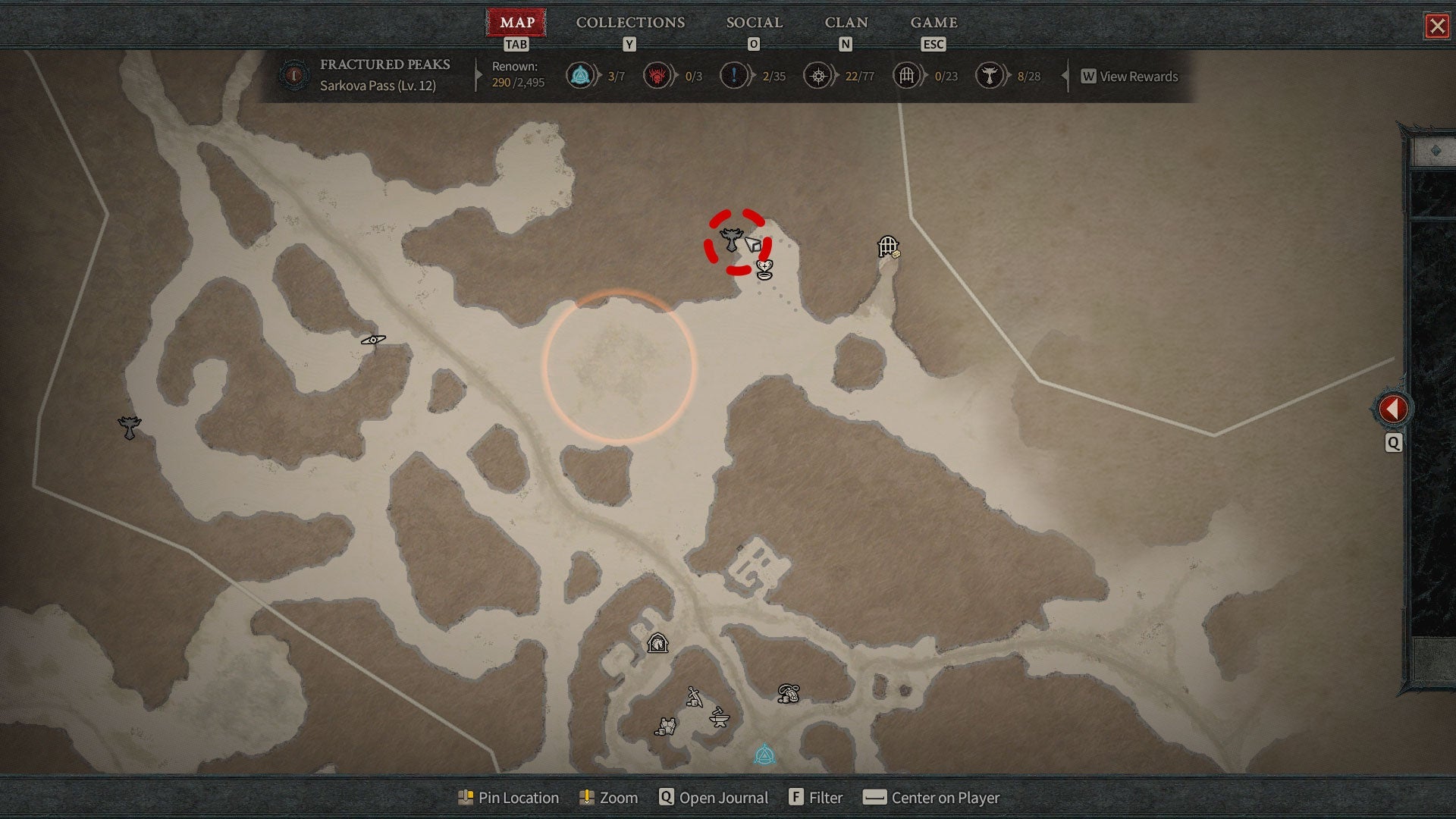
Task: Click the strongholds renown icon showing 0/3
Action: pos(657,76)
